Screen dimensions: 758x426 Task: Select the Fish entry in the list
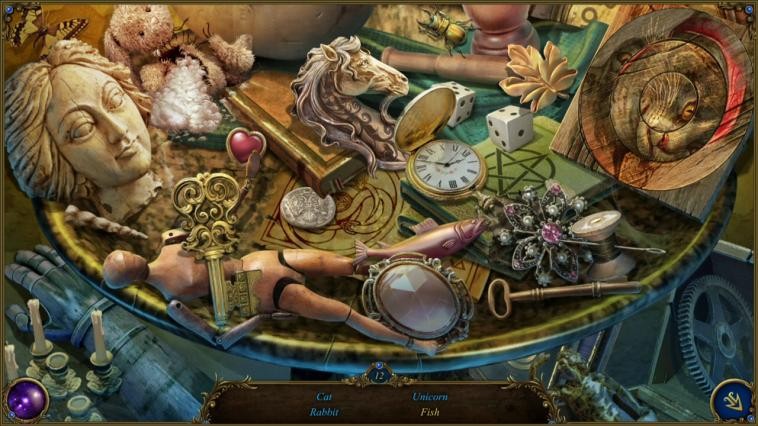(430, 412)
